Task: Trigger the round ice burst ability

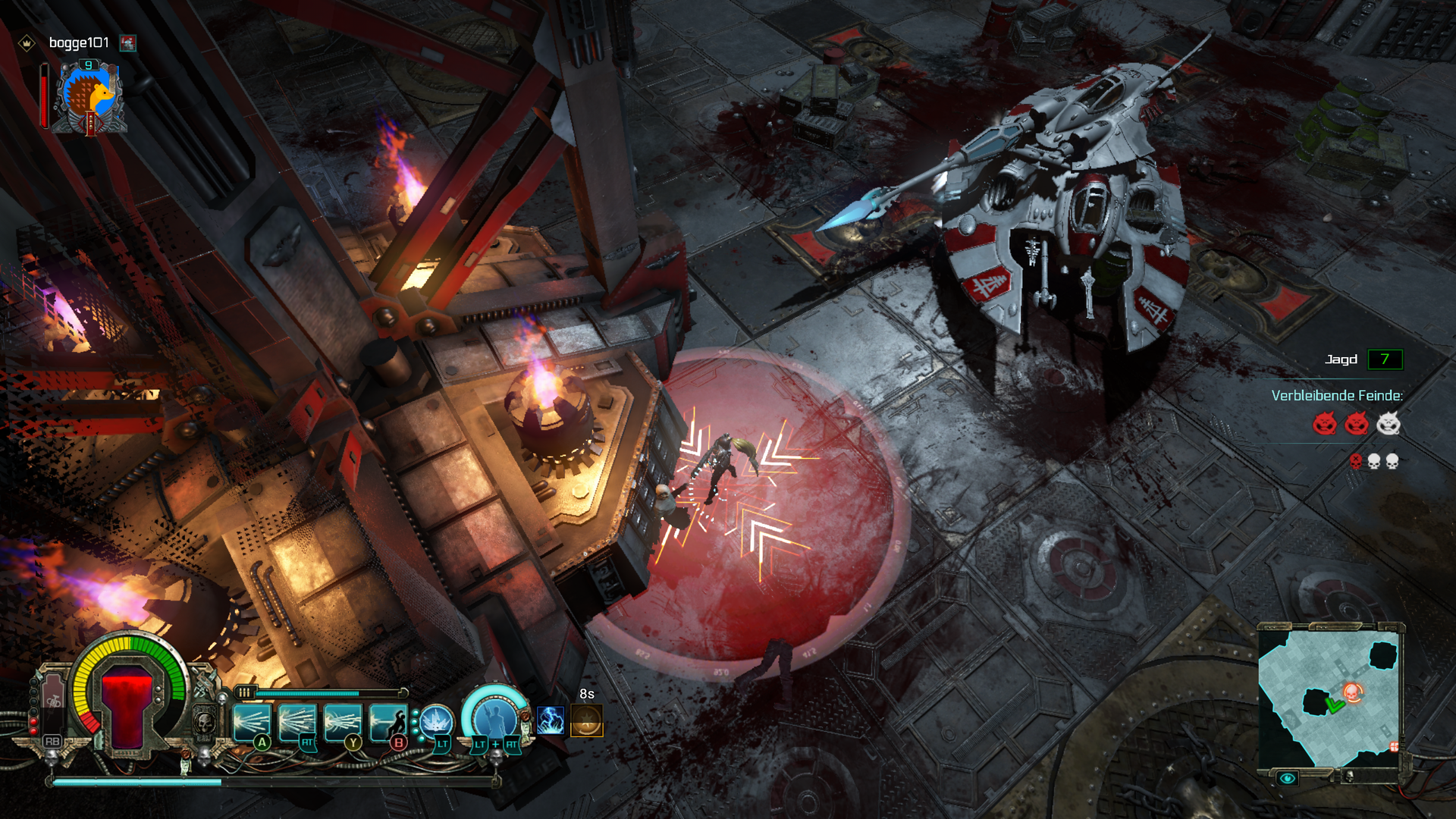Action: (436, 721)
